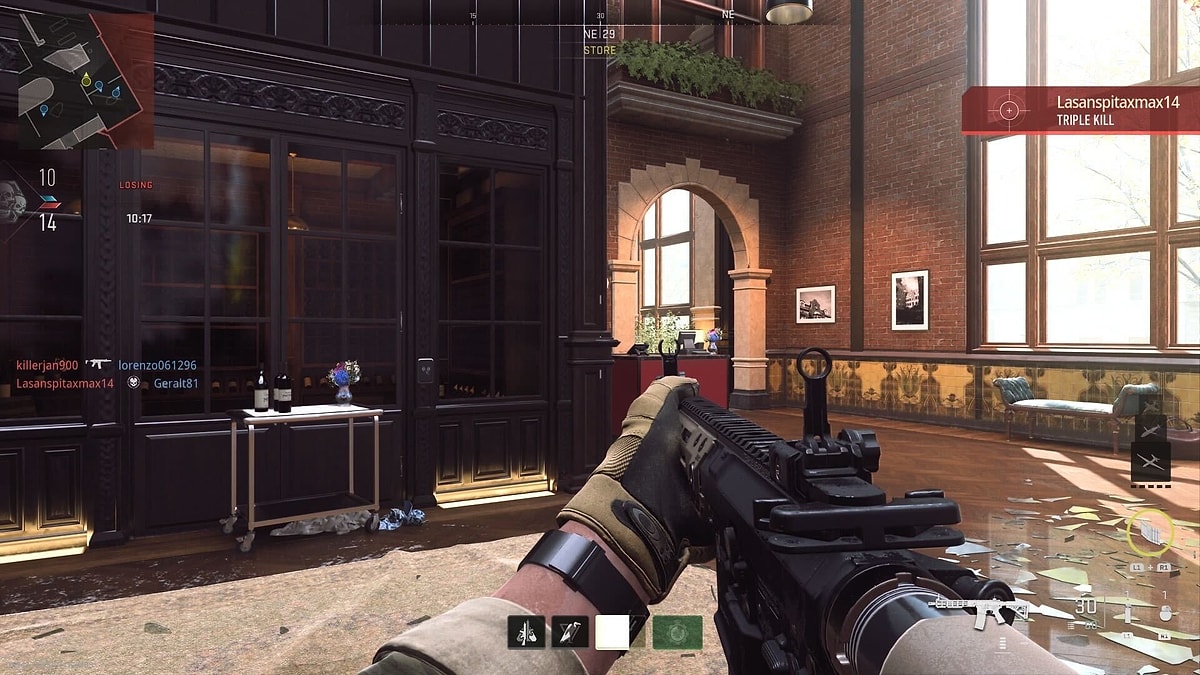Image resolution: width=1200 pixels, height=675 pixels.
Task: Click the killerjan900 killfeed entry
Action: 47,365
